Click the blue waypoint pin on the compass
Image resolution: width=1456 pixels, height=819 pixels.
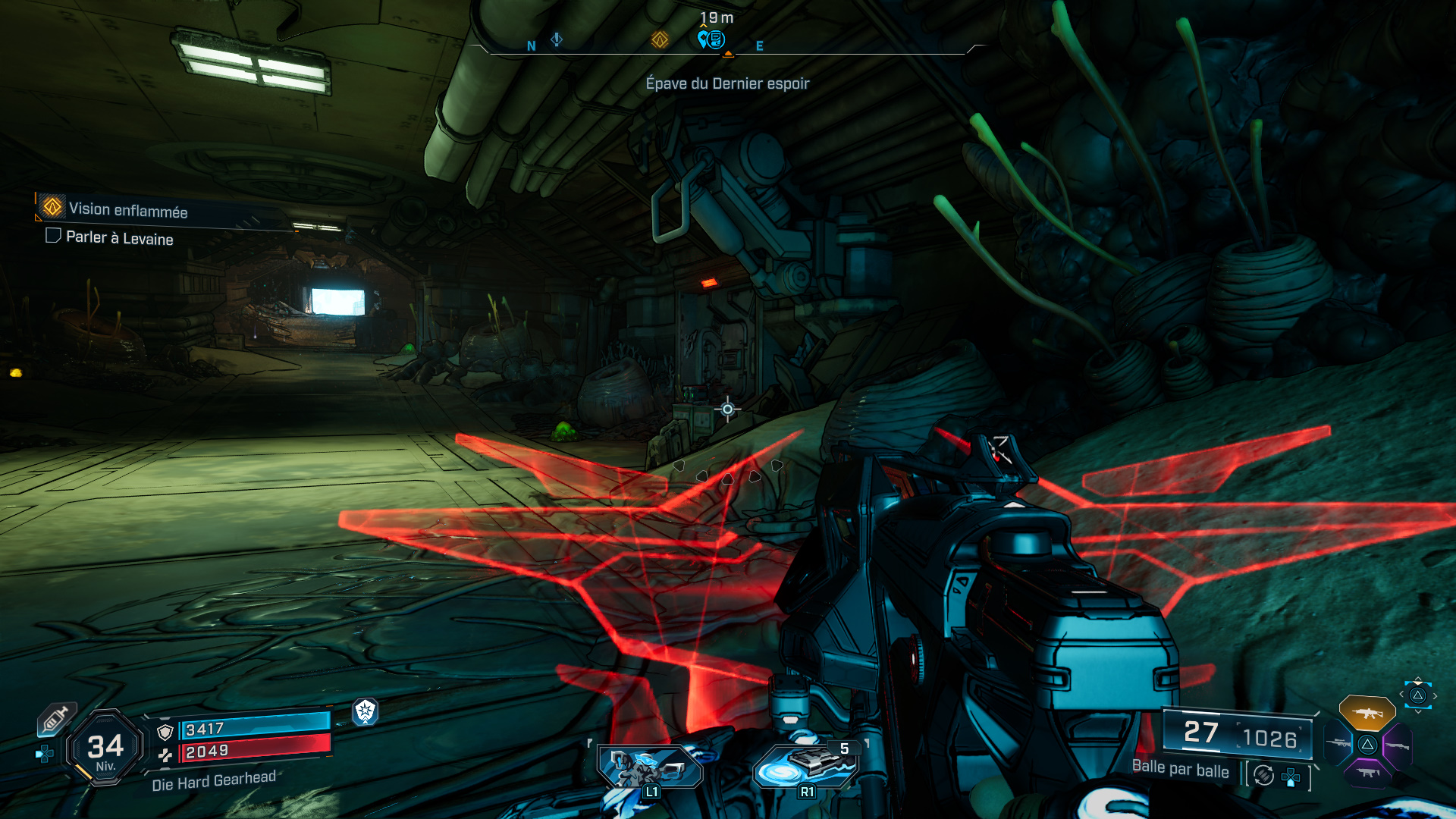(x=711, y=39)
